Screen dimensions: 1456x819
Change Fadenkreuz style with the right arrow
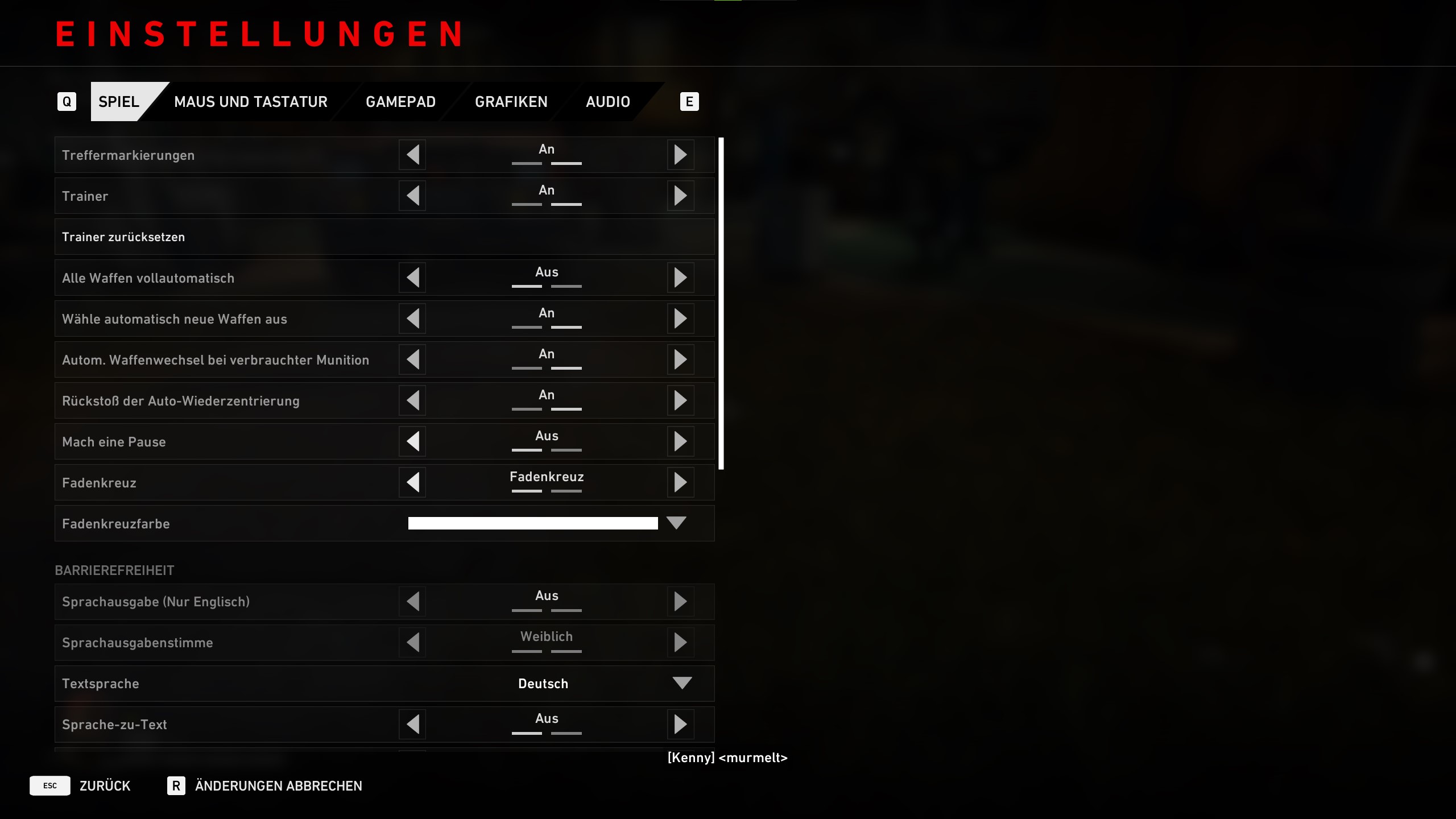(x=680, y=482)
